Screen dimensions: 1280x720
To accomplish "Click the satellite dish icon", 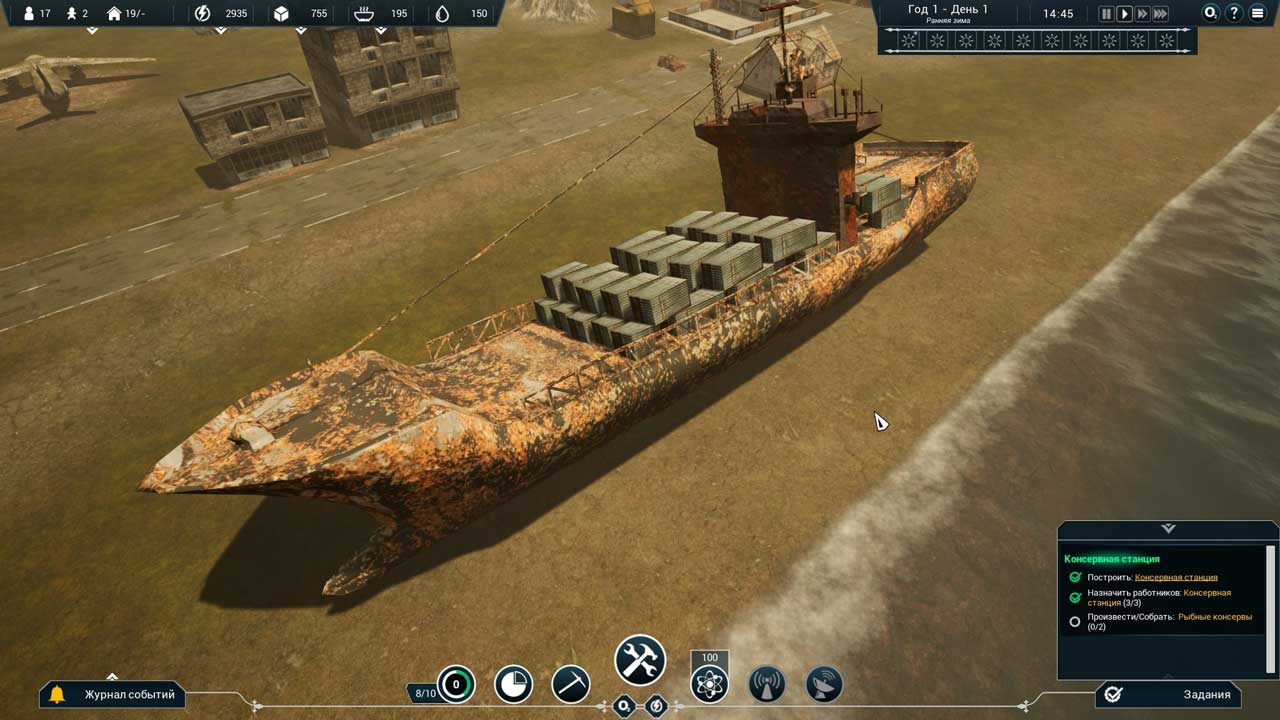I will [x=824, y=685].
